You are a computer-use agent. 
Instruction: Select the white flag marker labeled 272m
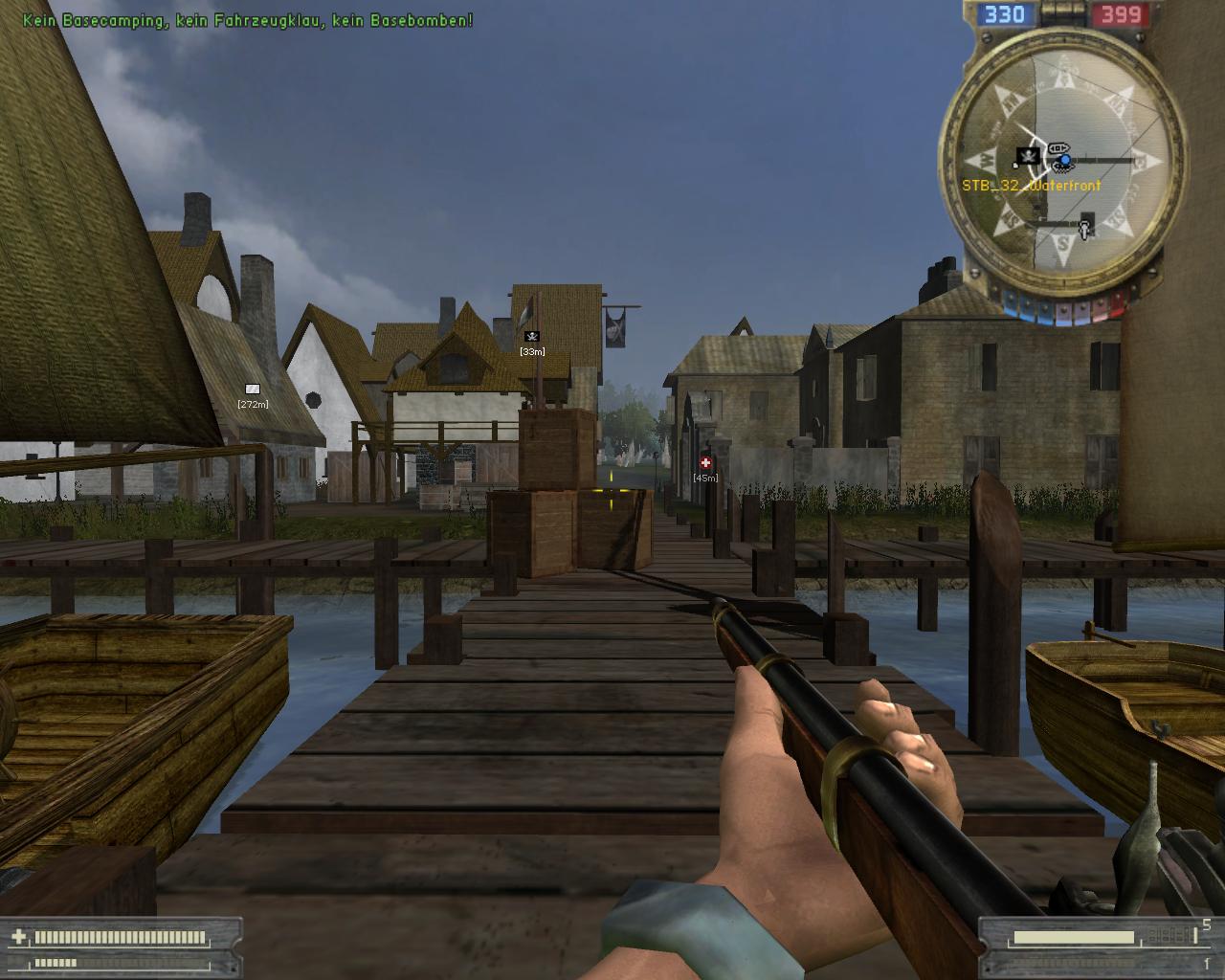coord(253,389)
